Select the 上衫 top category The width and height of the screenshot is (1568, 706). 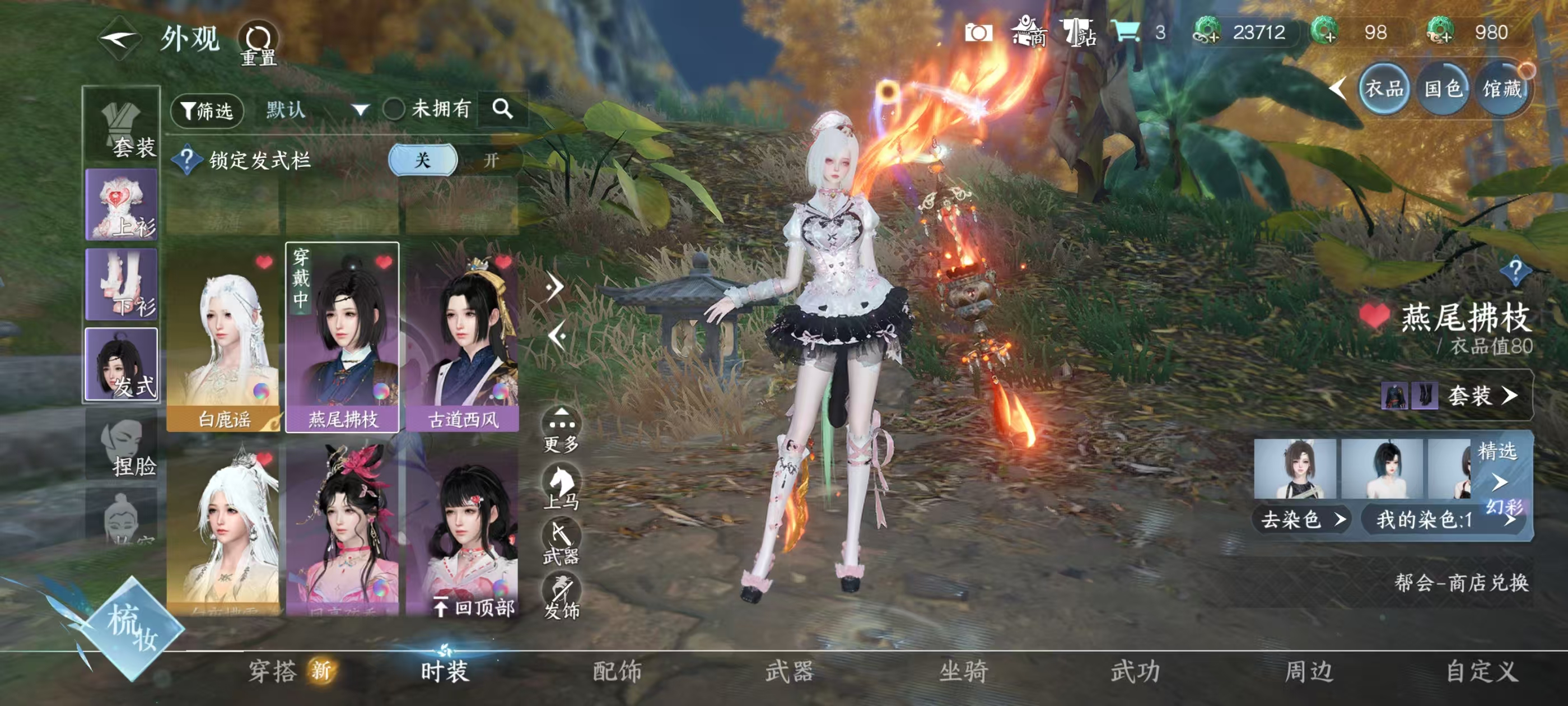(x=122, y=205)
